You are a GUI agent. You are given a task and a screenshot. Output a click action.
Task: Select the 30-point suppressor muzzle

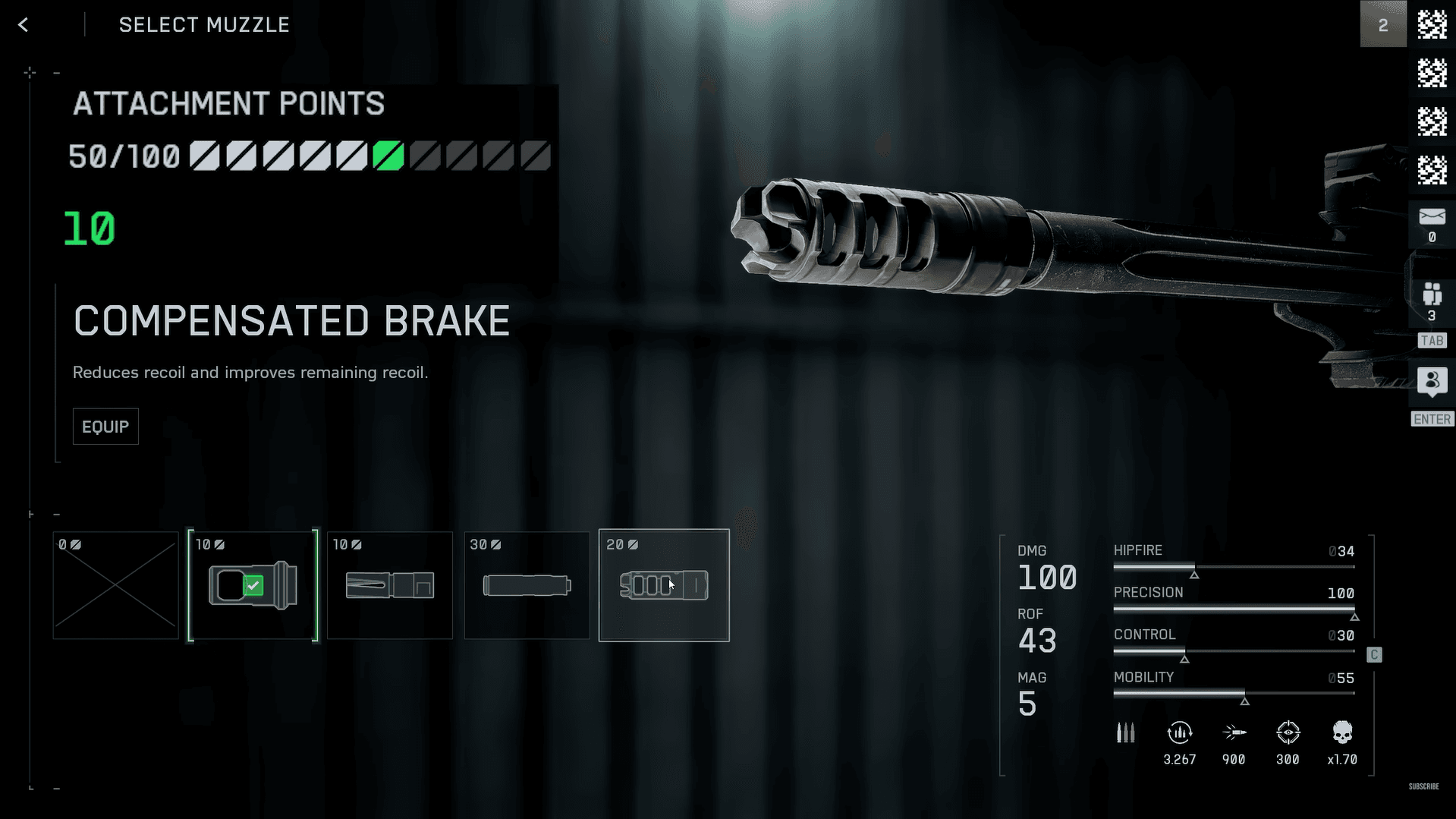[527, 585]
